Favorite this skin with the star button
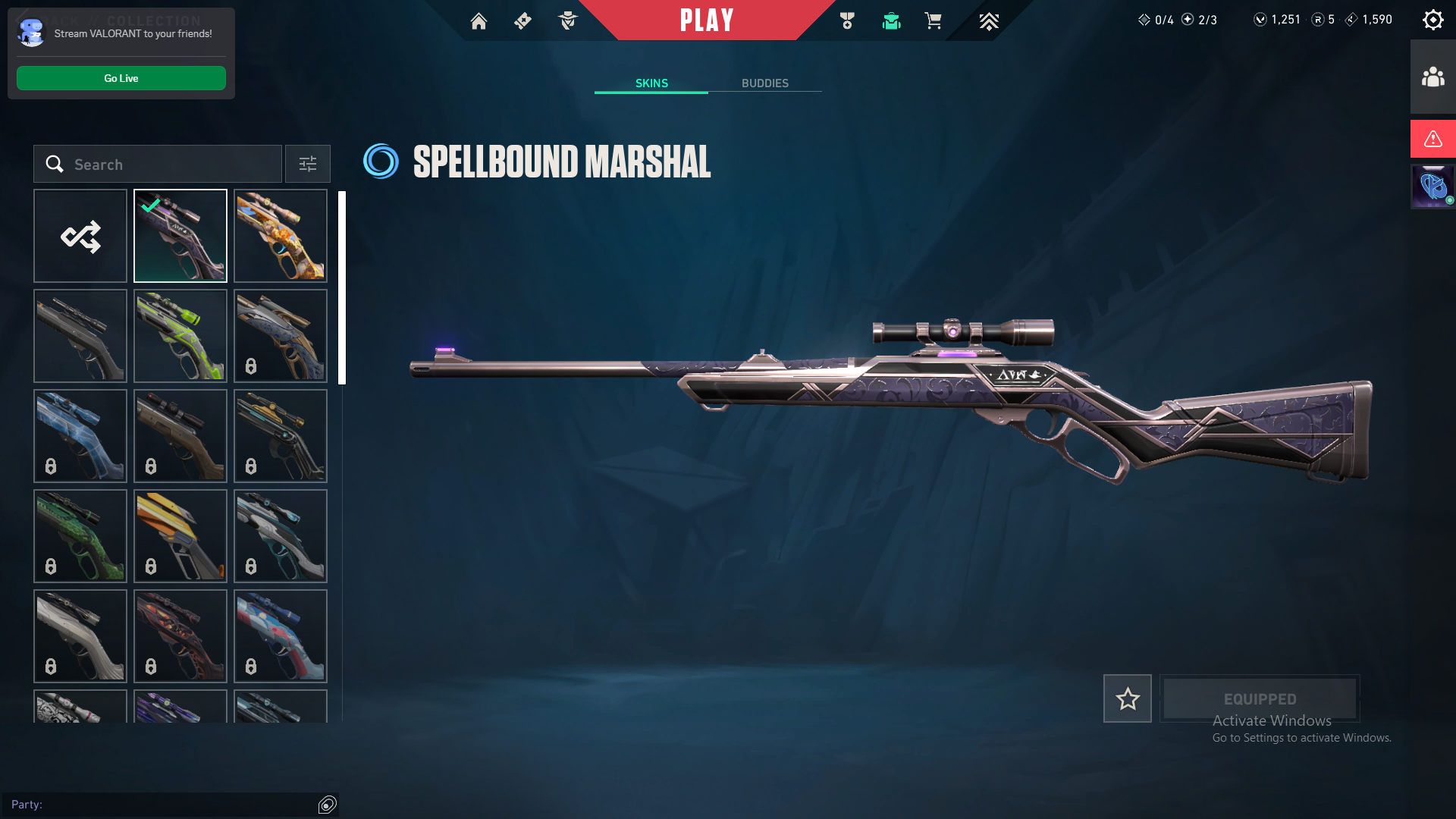The image size is (1456, 819). 1127,698
